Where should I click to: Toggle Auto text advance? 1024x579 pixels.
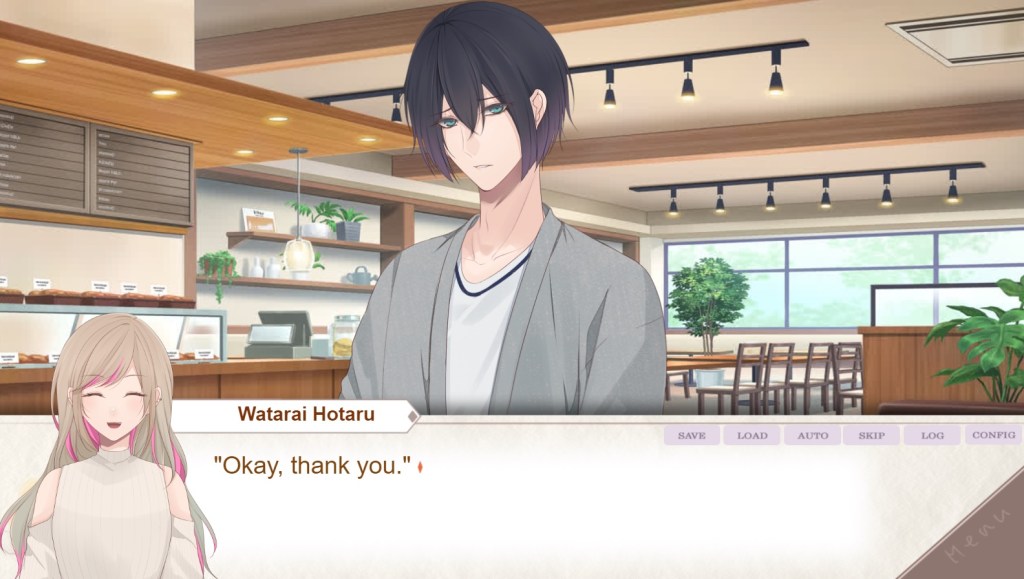coord(812,436)
